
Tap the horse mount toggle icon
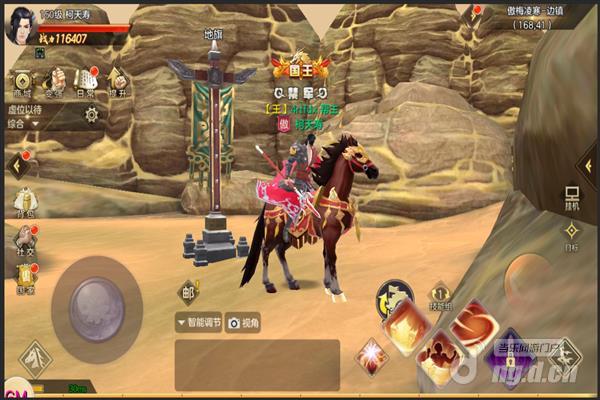[394, 297]
